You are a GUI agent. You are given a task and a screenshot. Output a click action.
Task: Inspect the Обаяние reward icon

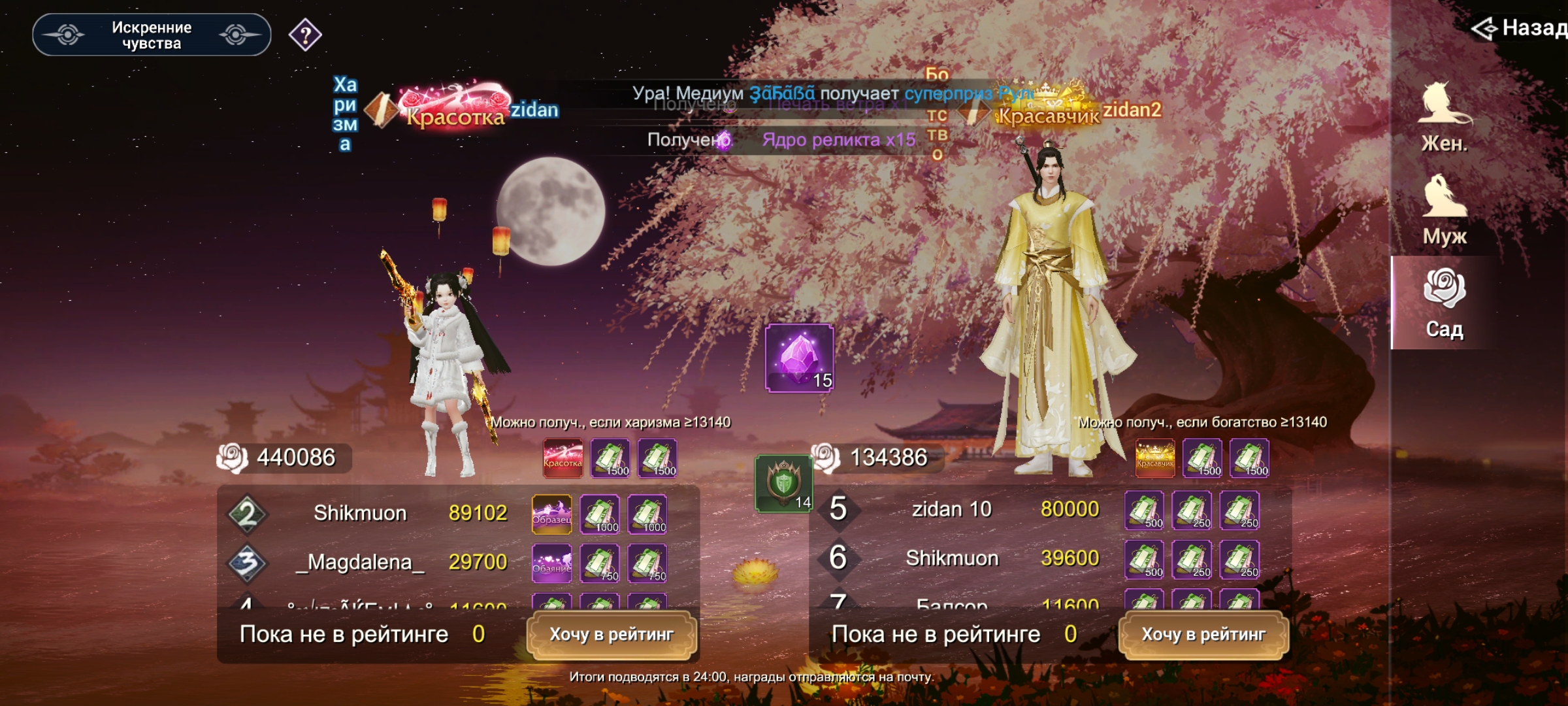pos(552,563)
